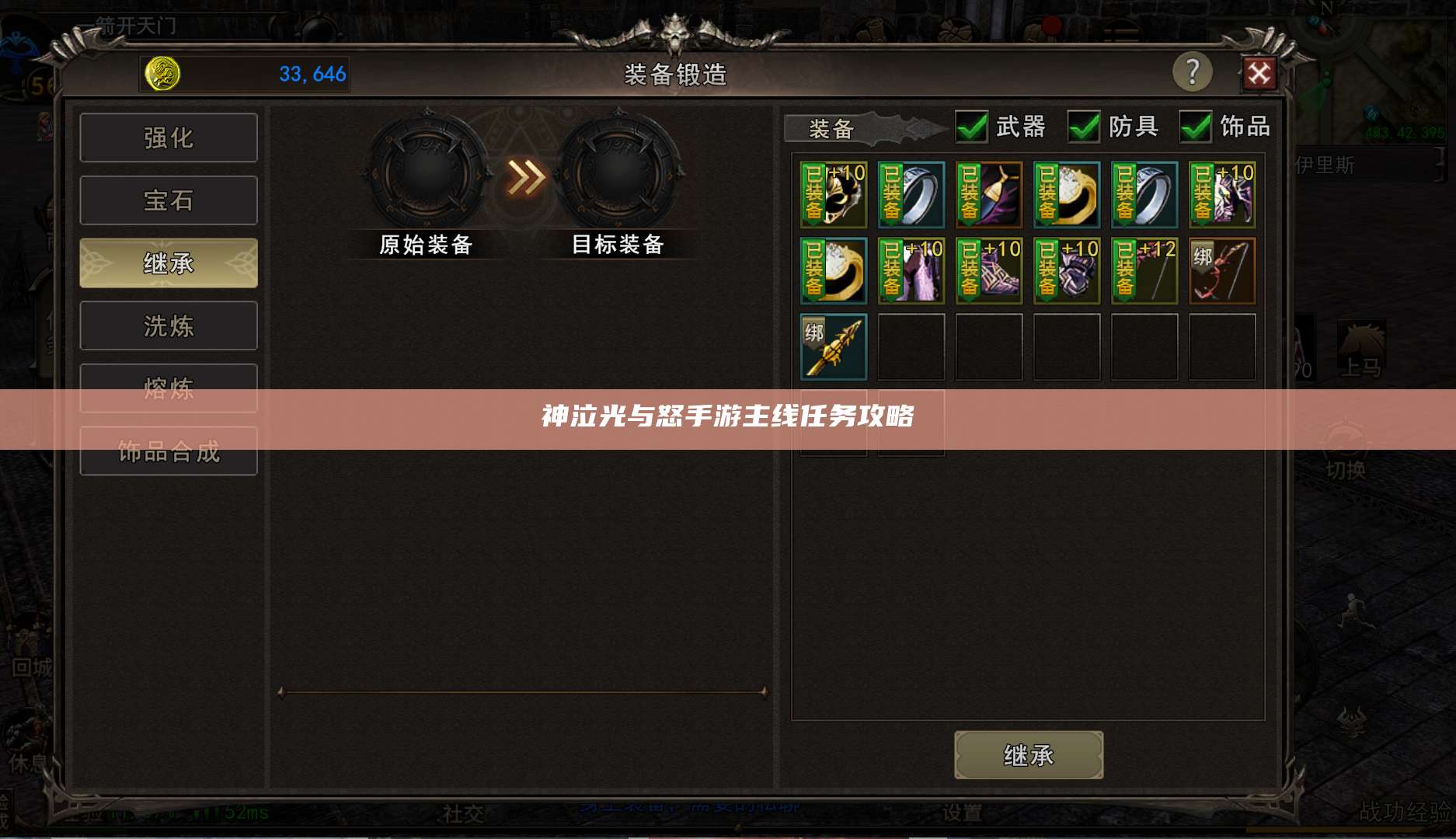
Task: Select the 饰品合成 tab
Action: tap(168, 451)
